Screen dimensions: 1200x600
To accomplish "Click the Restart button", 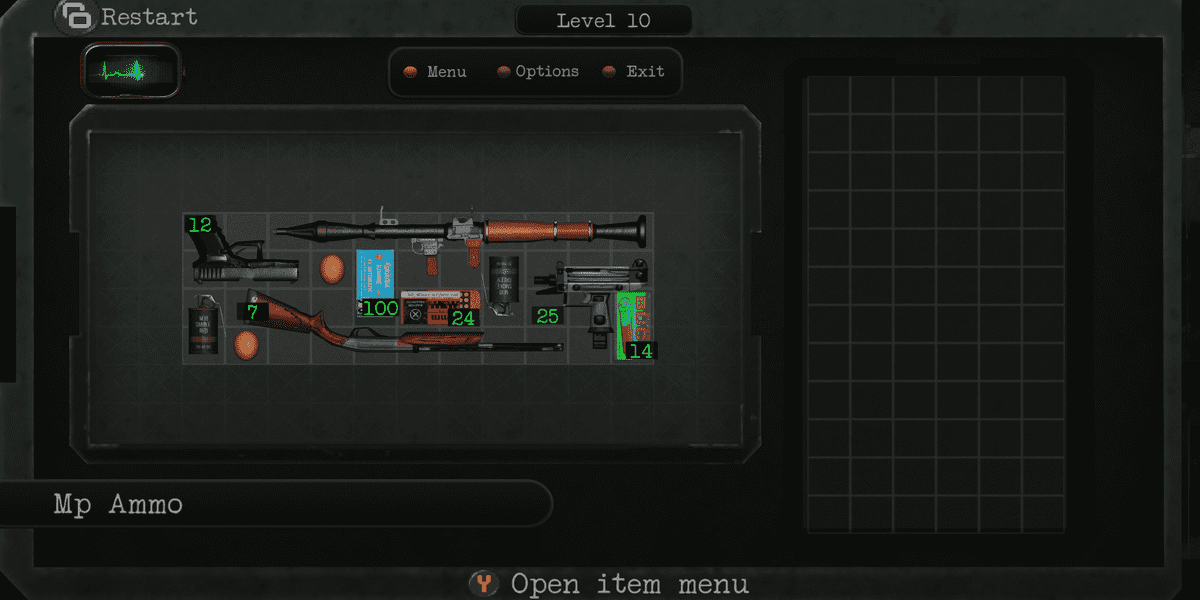I will pyautogui.click(x=128, y=17).
